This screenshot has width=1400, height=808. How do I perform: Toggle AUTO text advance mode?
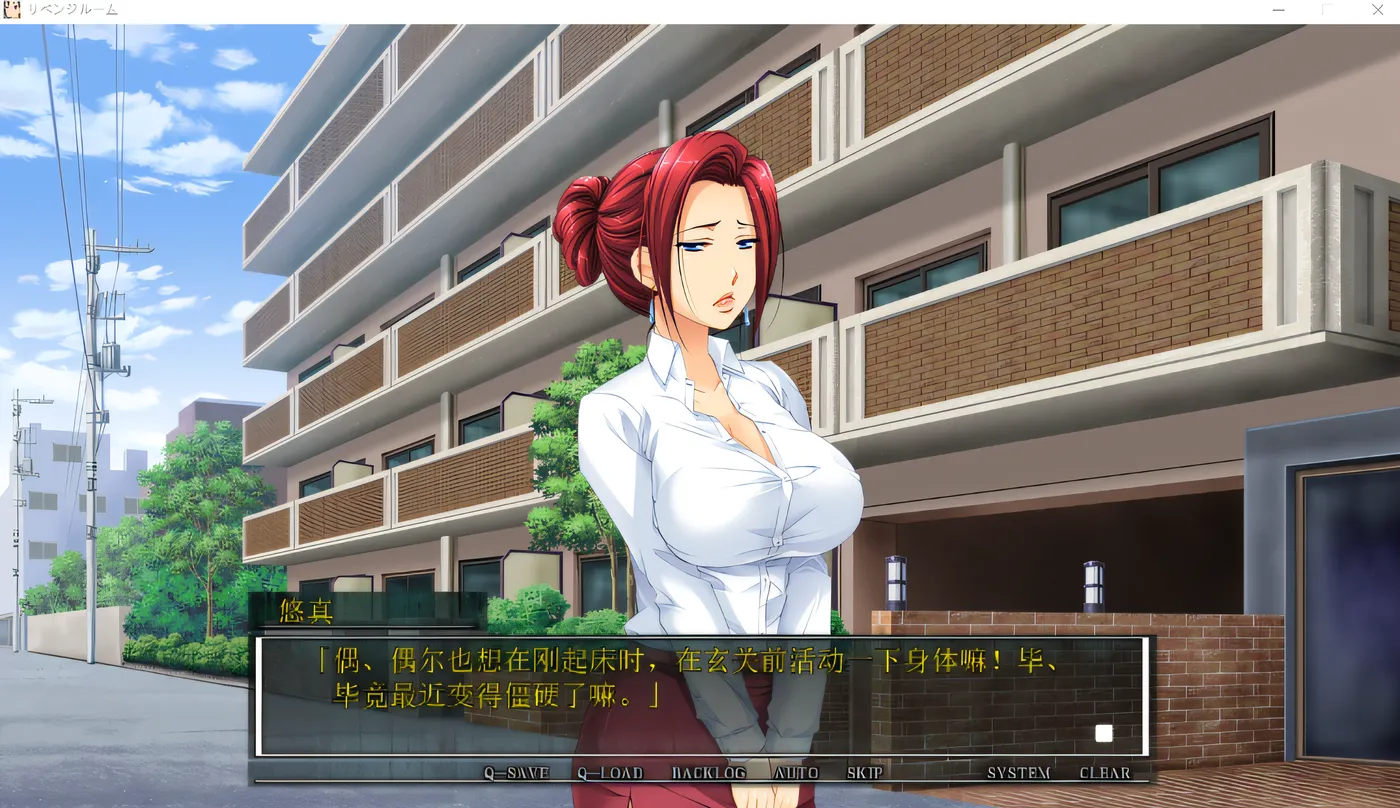796,773
